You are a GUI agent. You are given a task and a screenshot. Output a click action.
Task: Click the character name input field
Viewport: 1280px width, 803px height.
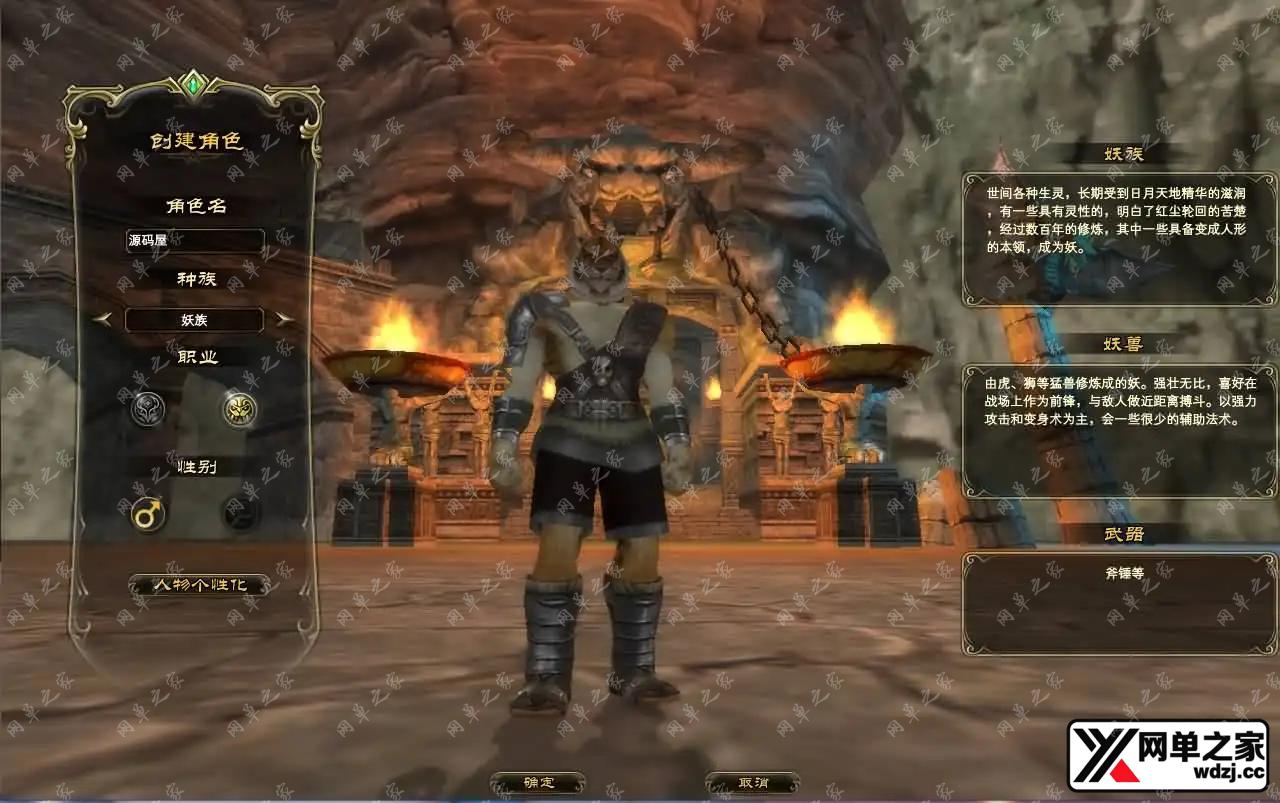point(195,241)
